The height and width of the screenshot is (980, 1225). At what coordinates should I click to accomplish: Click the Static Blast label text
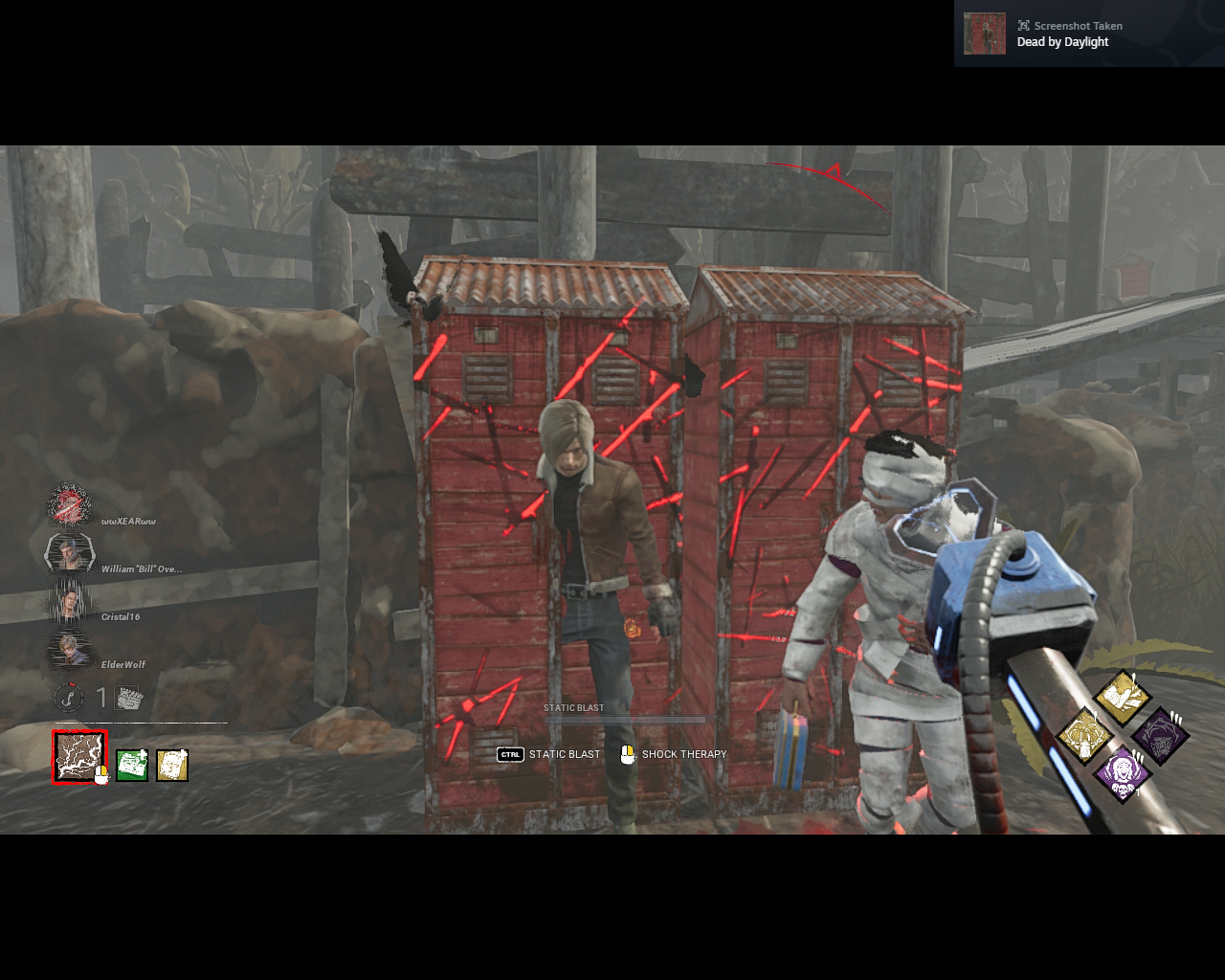point(573,706)
